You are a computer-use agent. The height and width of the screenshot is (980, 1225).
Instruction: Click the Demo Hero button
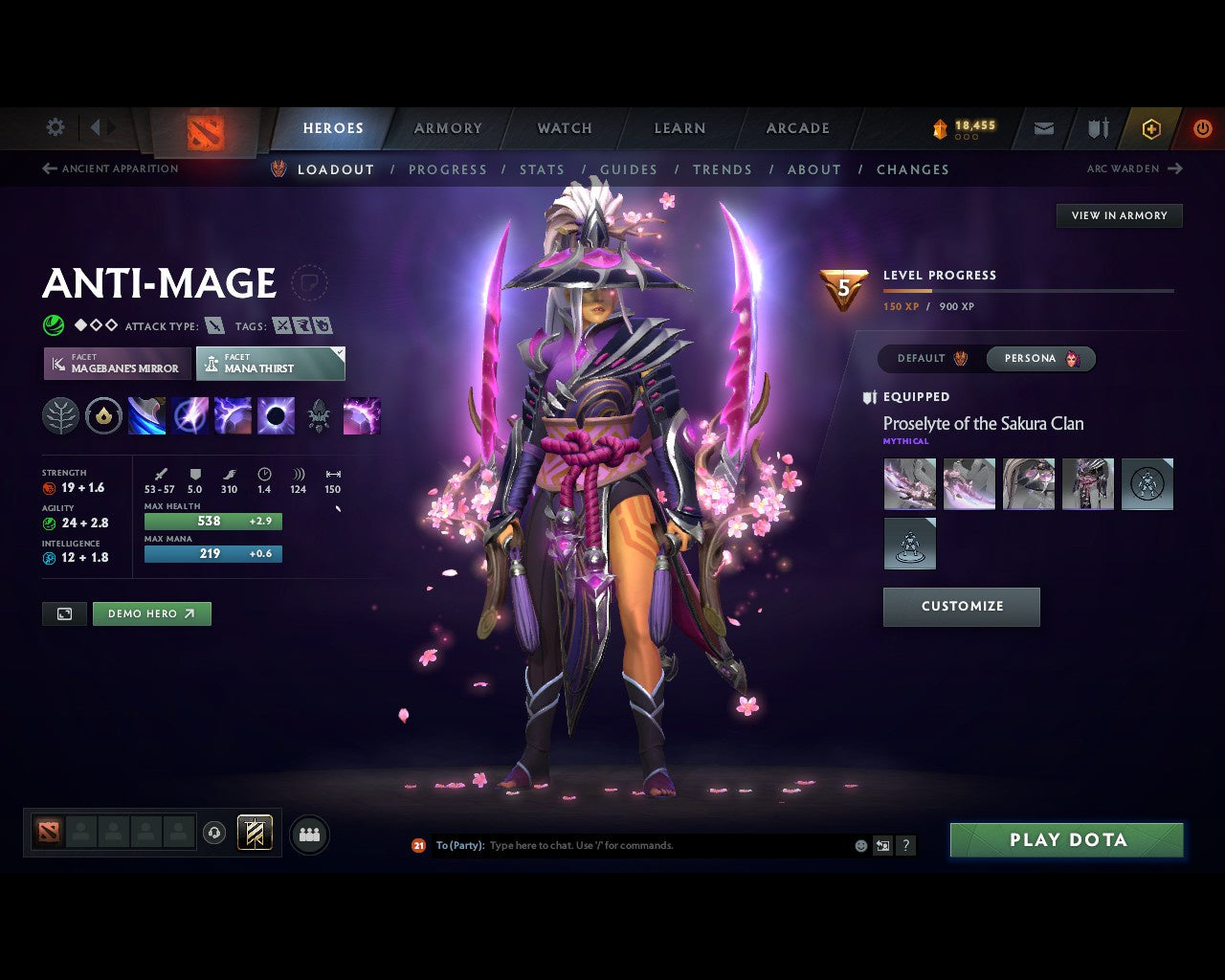point(151,613)
